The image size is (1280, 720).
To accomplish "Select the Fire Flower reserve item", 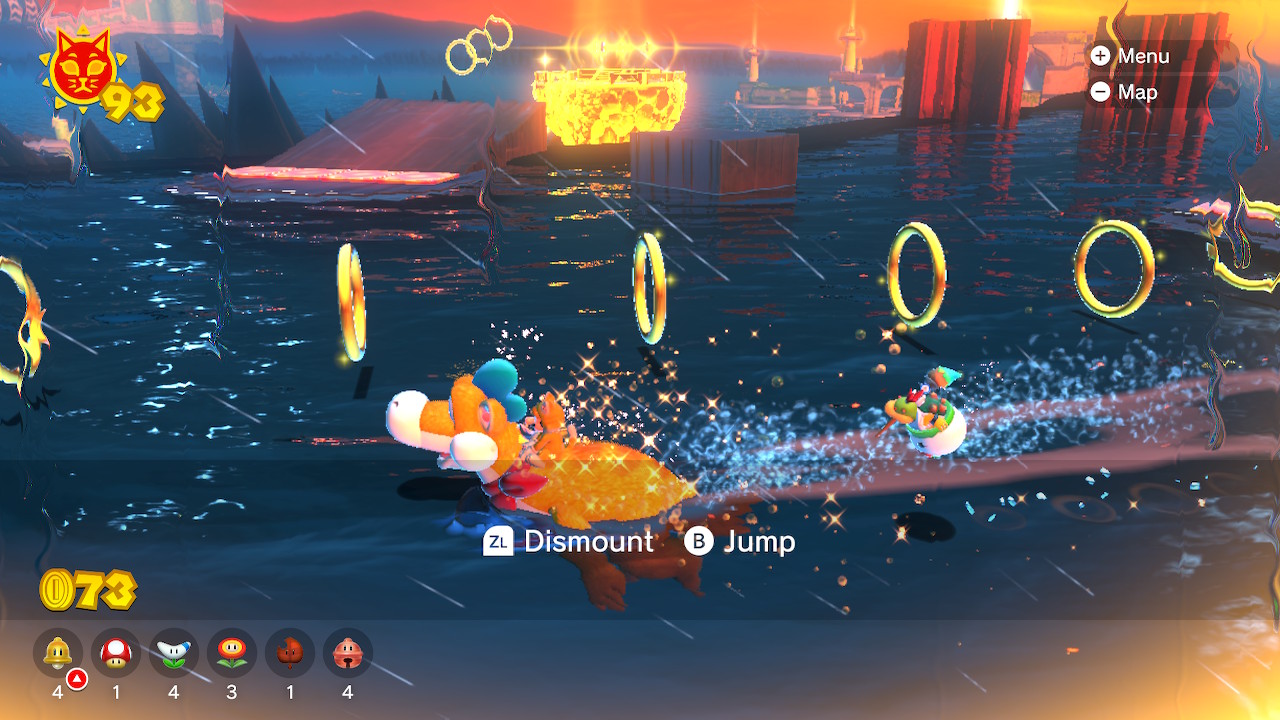I will [232, 653].
